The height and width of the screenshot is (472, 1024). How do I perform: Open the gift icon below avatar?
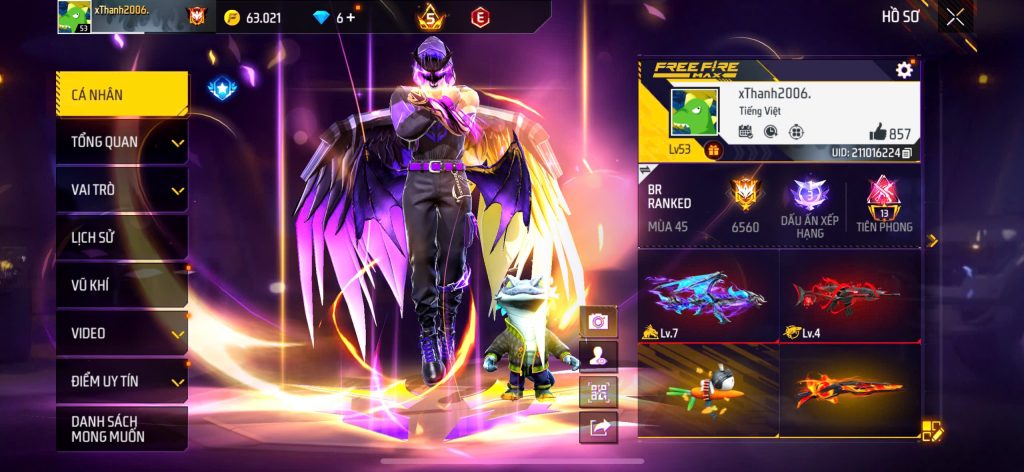click(x=713, y=150)
